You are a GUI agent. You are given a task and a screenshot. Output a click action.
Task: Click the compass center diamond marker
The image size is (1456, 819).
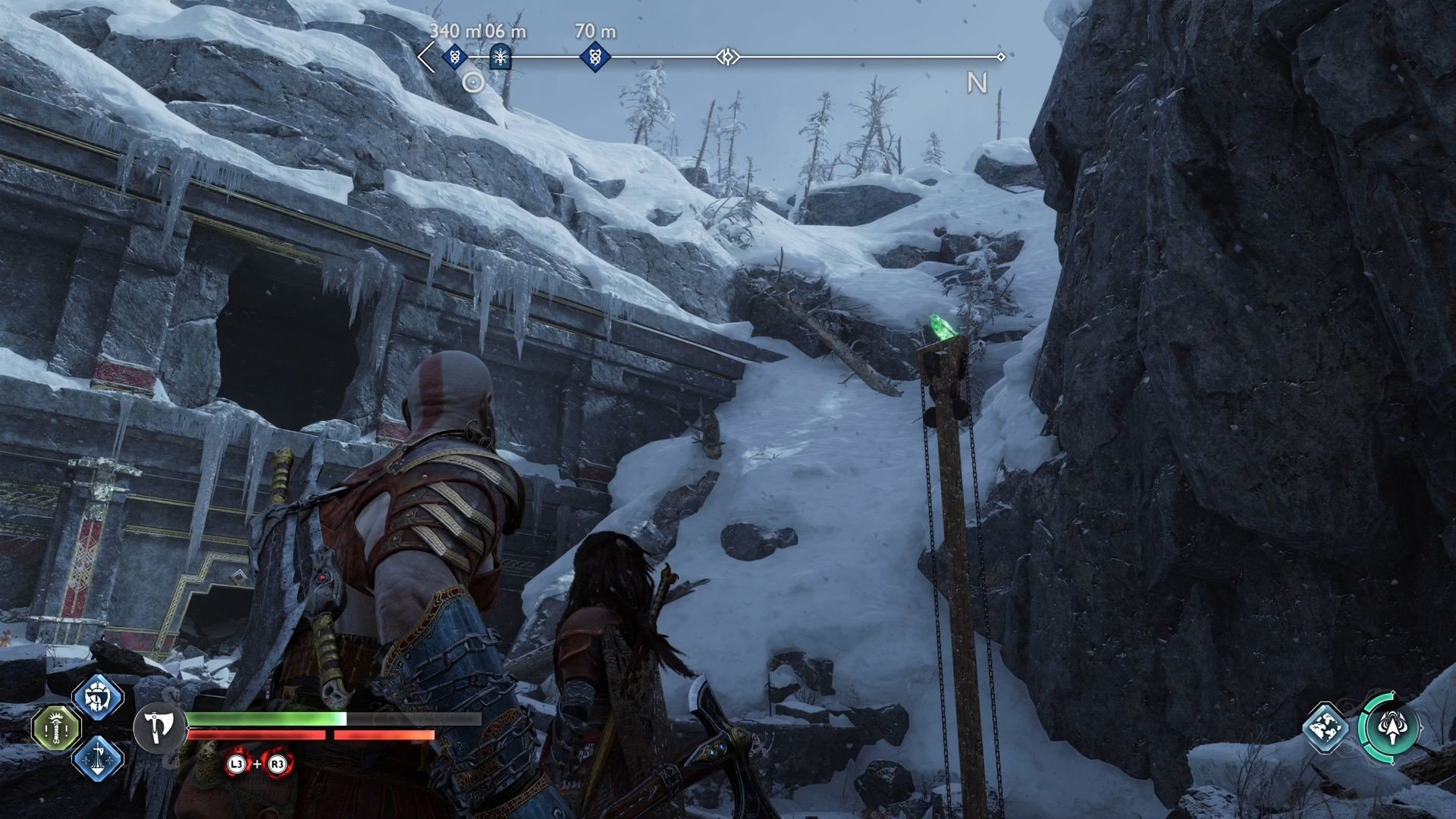click(726, 57)
